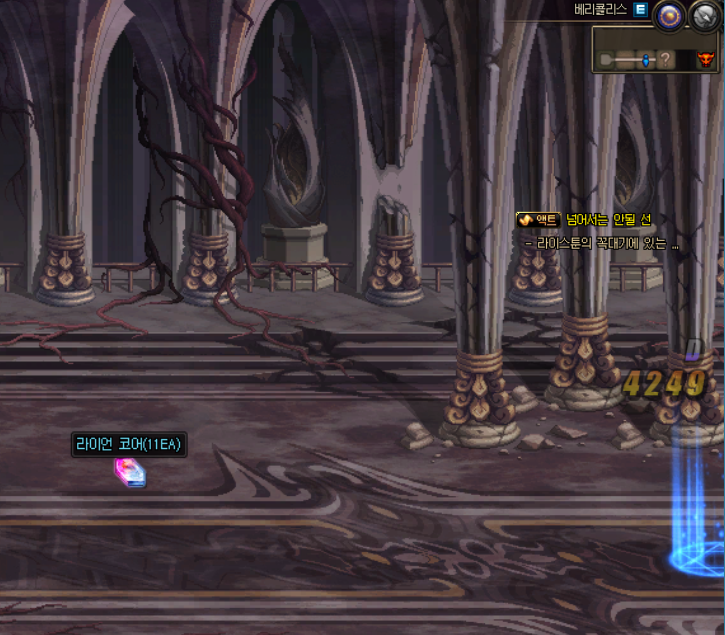Image resolution: width=725 pixels, height=635 pixels.
Task: Click the dungeon minimap room layout
Action: tap(656, 60)
